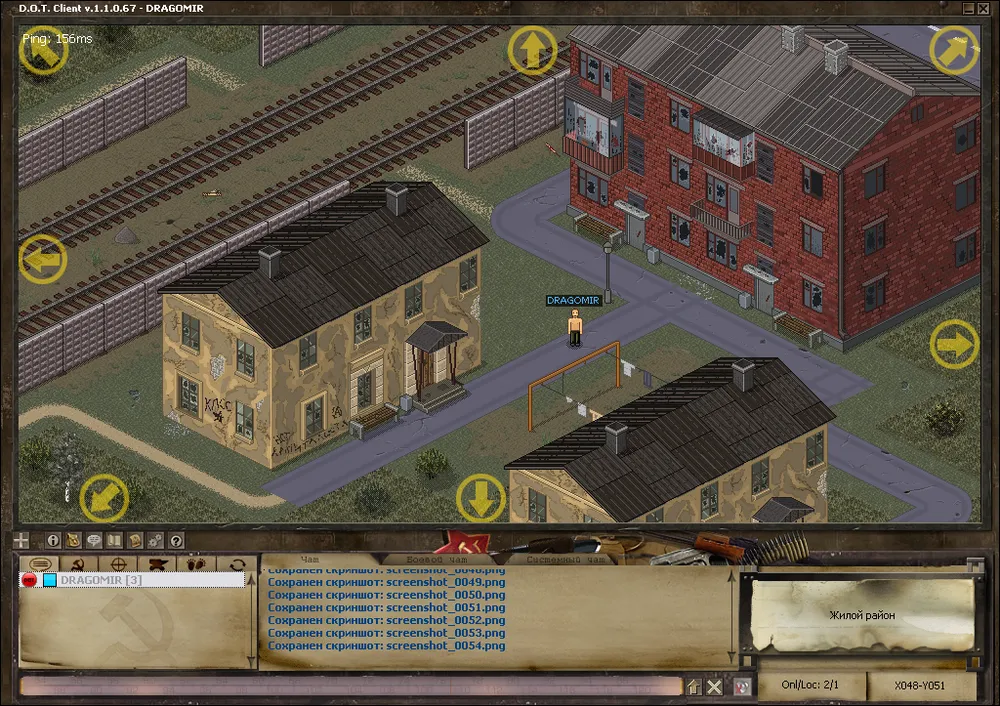Open the gears settings icon
This screenshot has width=1000, height=706.
156,540
